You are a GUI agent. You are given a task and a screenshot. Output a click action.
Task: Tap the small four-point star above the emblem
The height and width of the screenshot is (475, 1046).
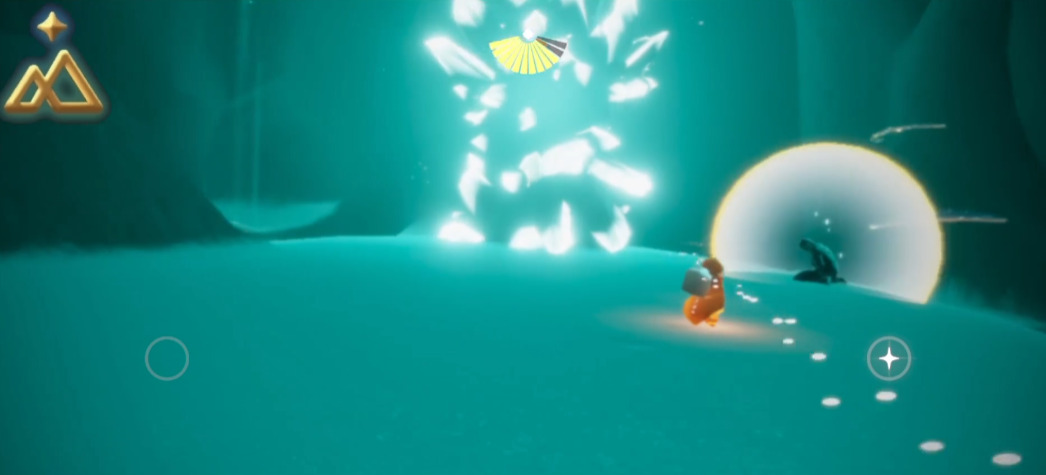(52, 25)
